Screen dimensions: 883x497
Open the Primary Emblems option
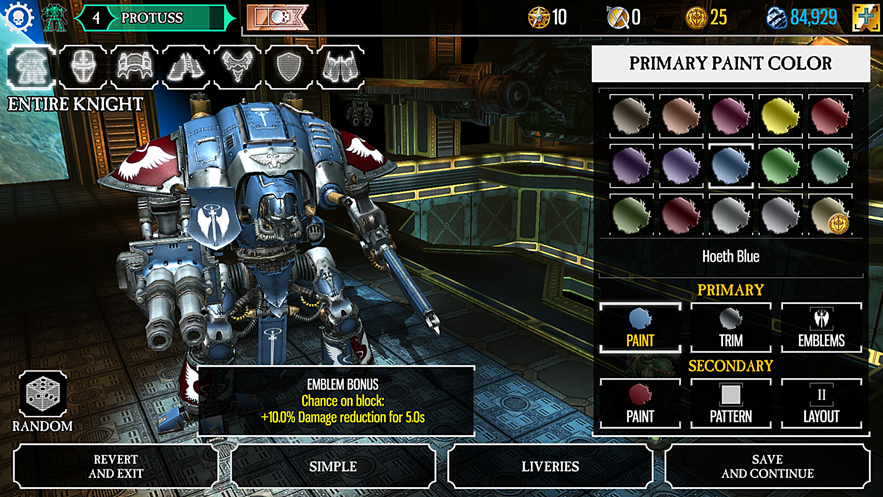tap(821, 327)
